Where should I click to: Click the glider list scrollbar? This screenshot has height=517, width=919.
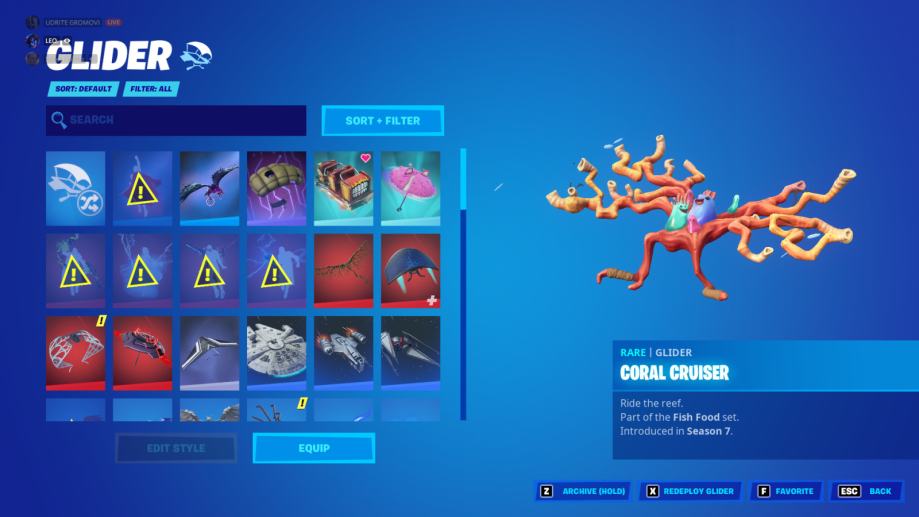[x=463, y=180]
